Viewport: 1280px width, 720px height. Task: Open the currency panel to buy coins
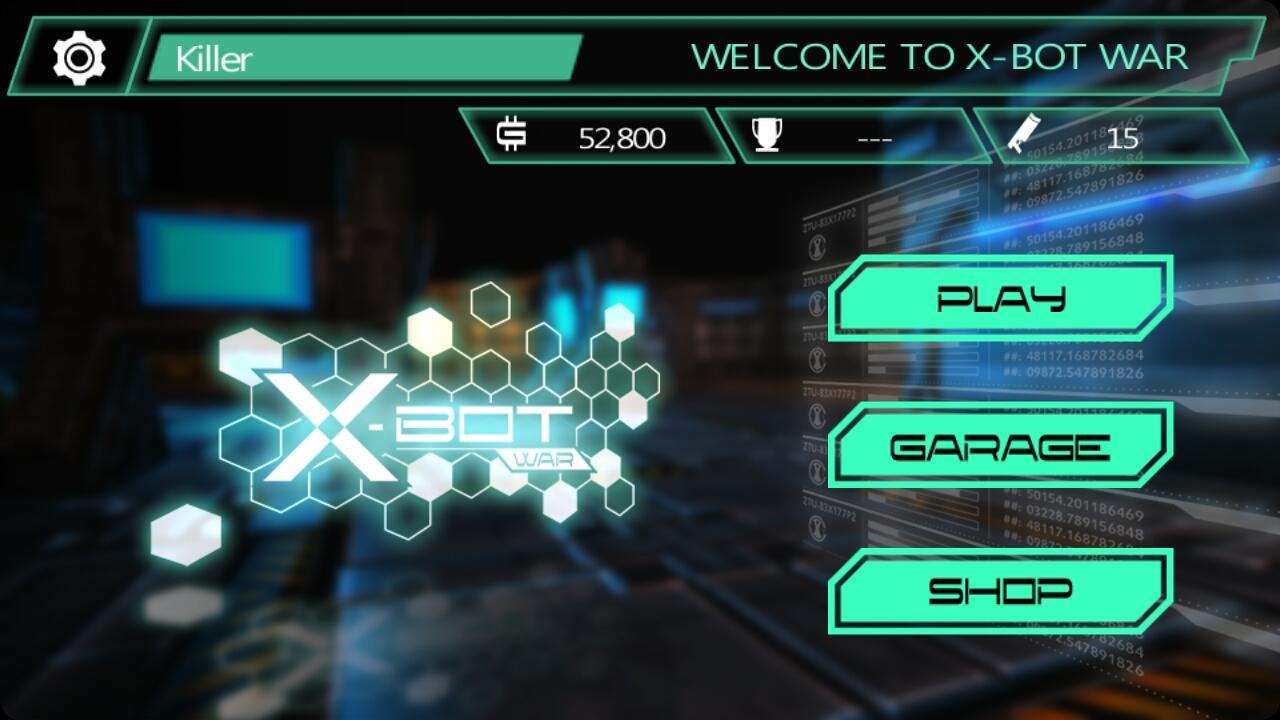pyautogui.click(x=585, y=137)
